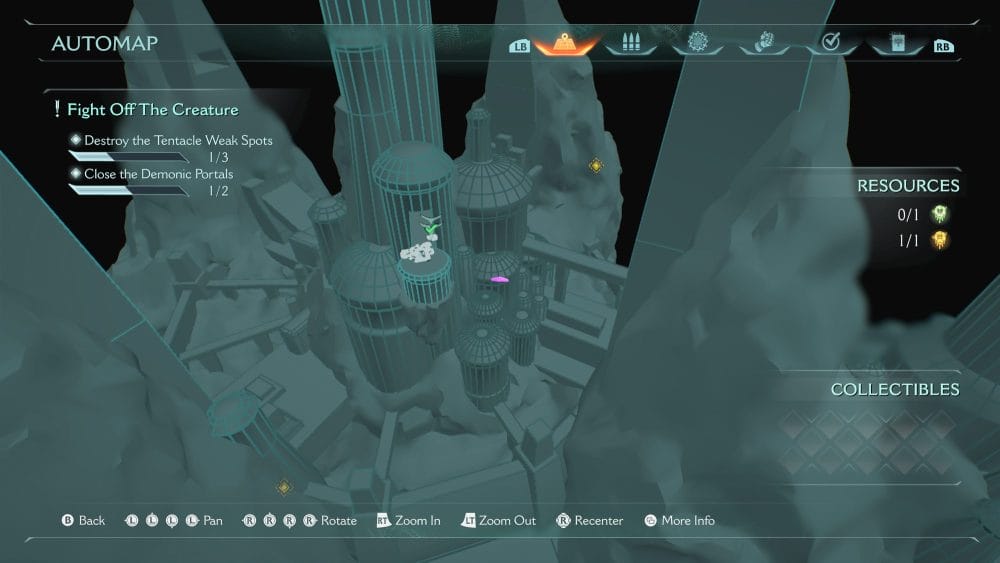Viewport: 1000px width, 563px height.
Task: Select the Destroy the Tentacle Weak Spots objective
Action: (x=177, y=141)
